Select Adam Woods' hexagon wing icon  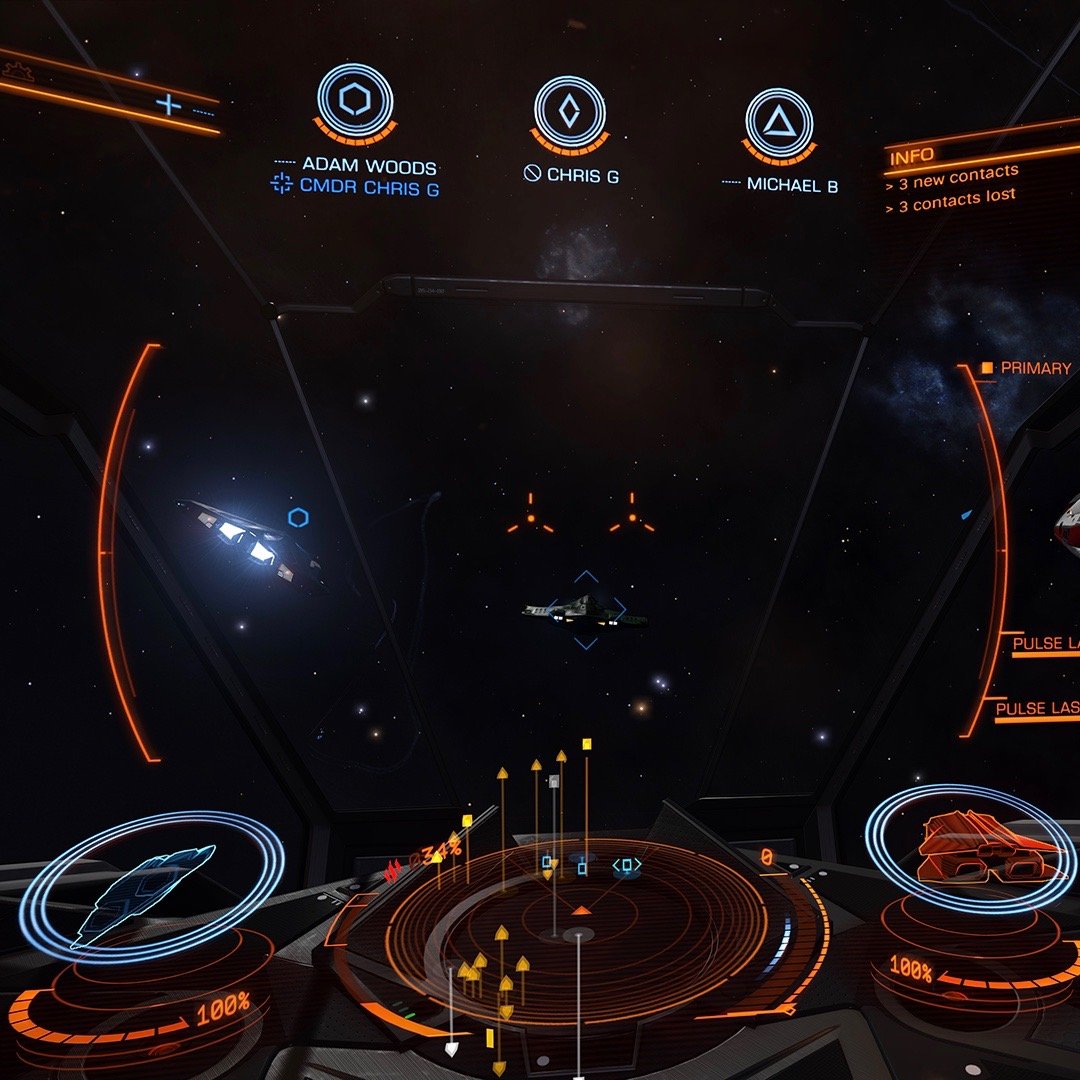355,100
